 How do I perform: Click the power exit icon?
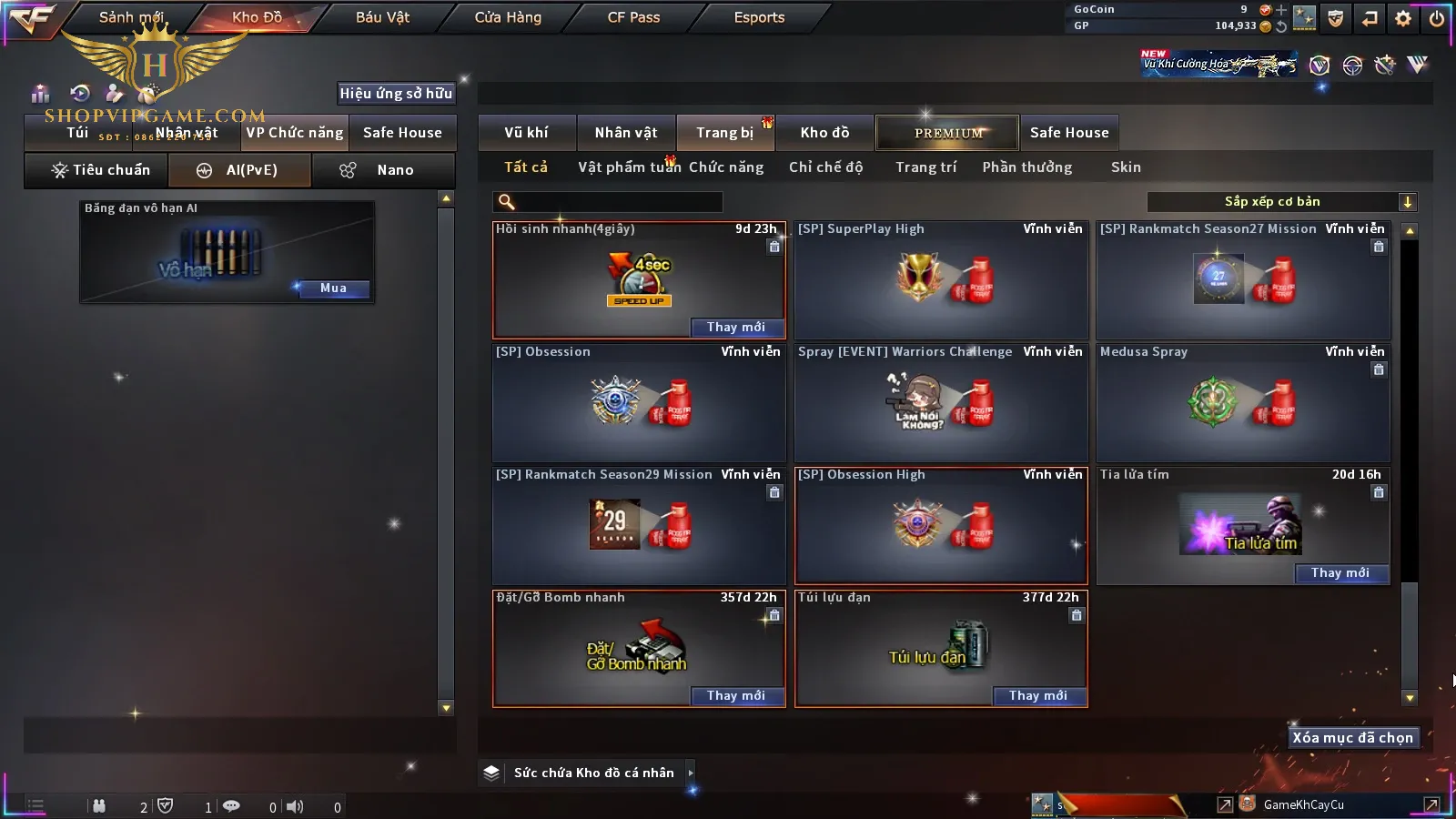pos(1437,18)
